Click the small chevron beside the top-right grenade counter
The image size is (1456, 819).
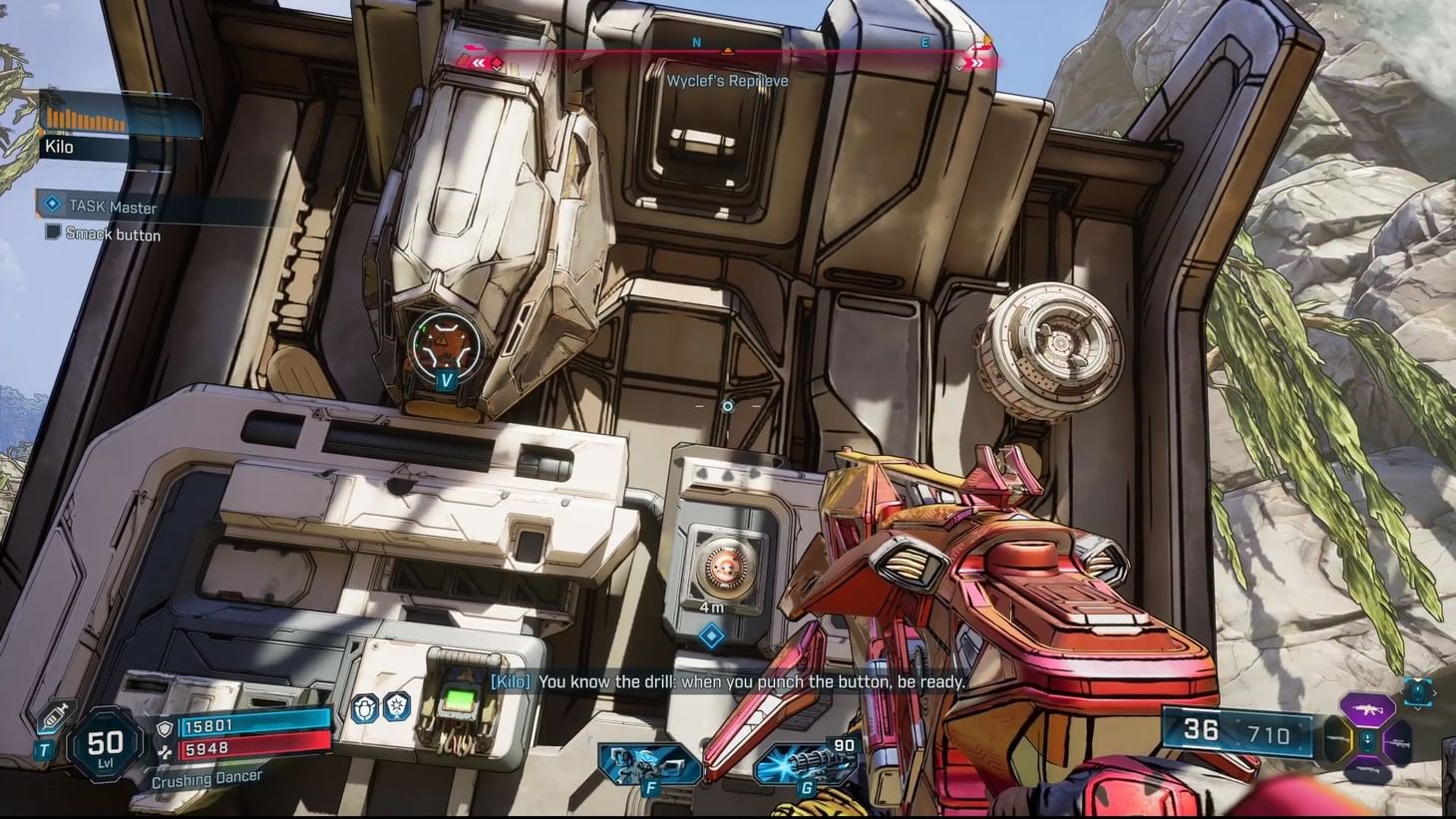coord(1435,693)
